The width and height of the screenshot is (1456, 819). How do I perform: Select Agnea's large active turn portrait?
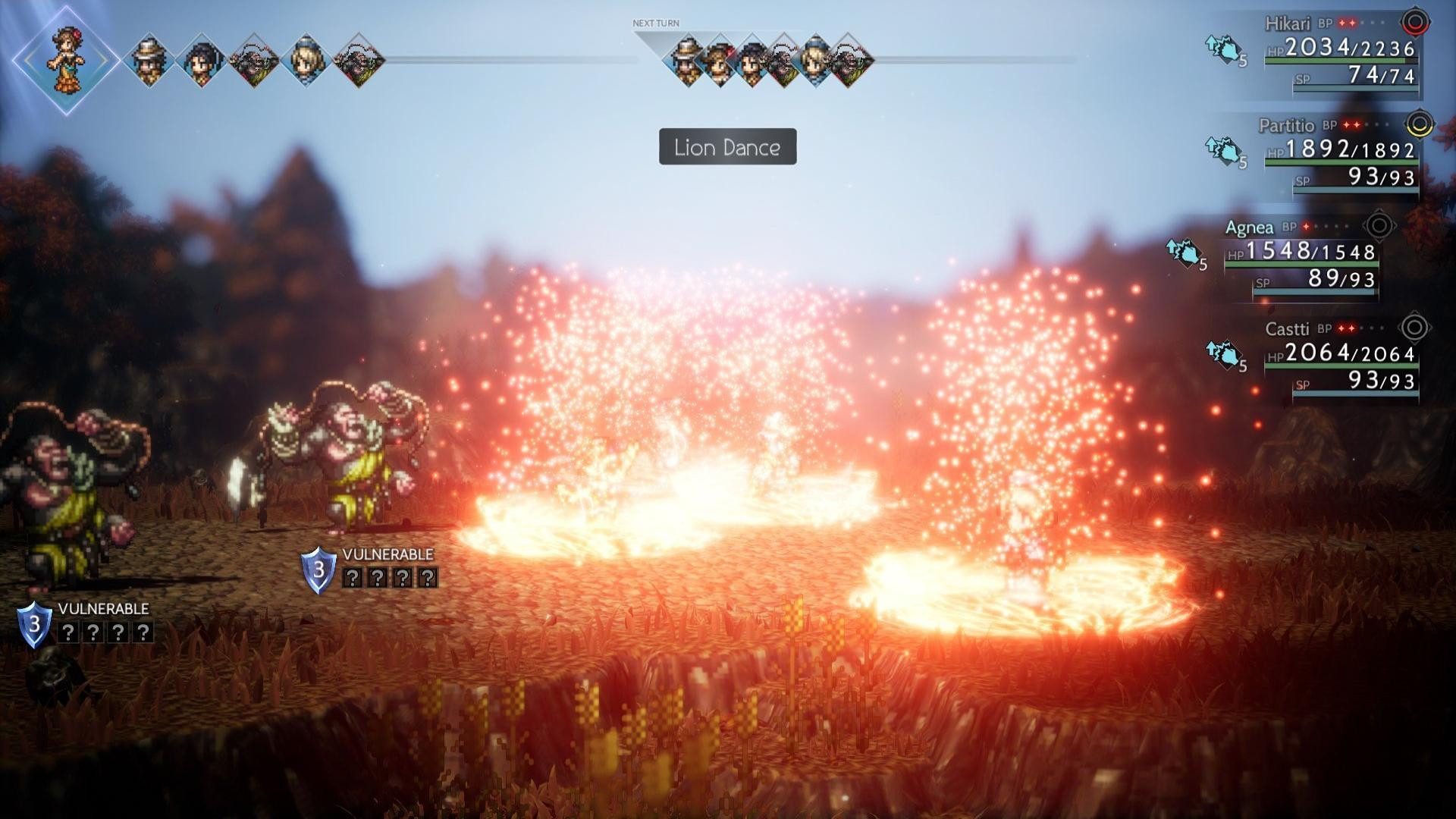tap(66, 60)
